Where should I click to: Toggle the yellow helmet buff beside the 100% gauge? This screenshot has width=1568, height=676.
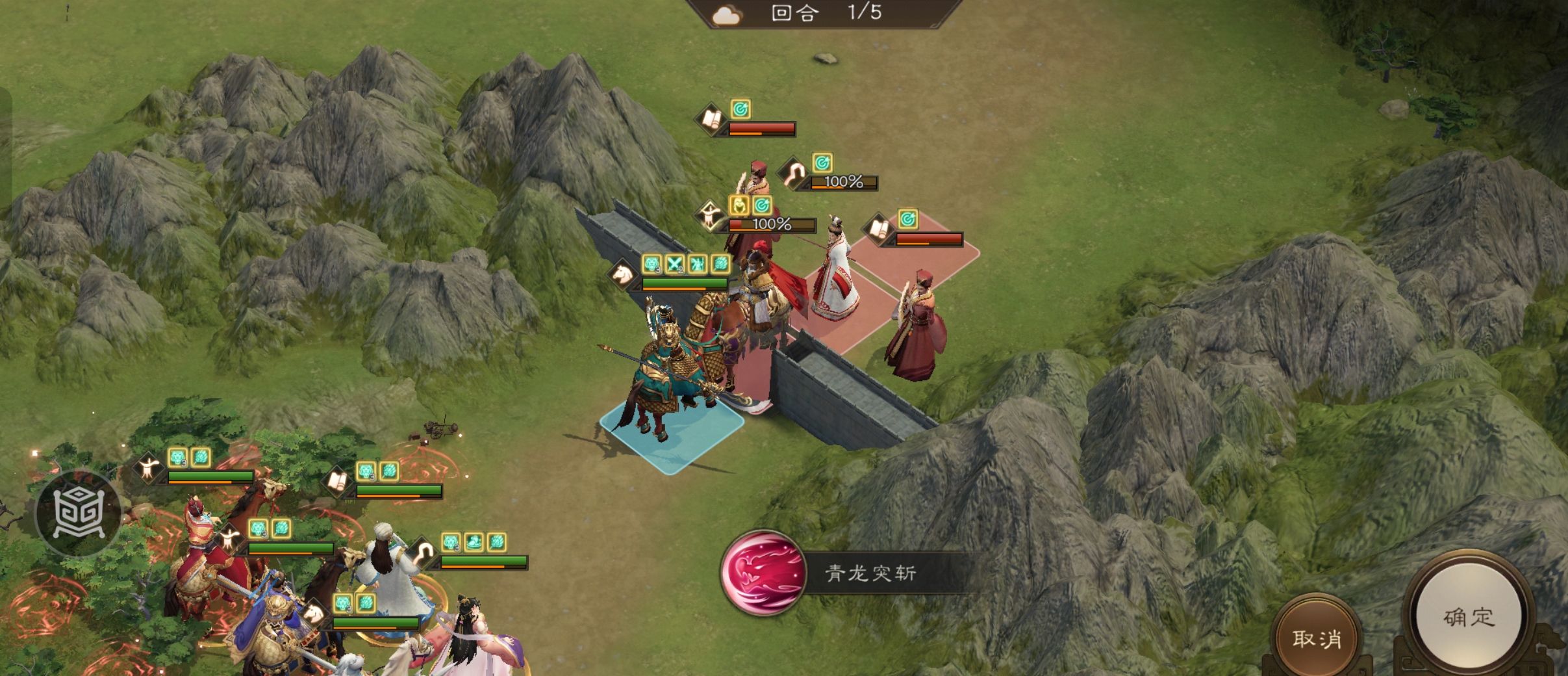739,205
